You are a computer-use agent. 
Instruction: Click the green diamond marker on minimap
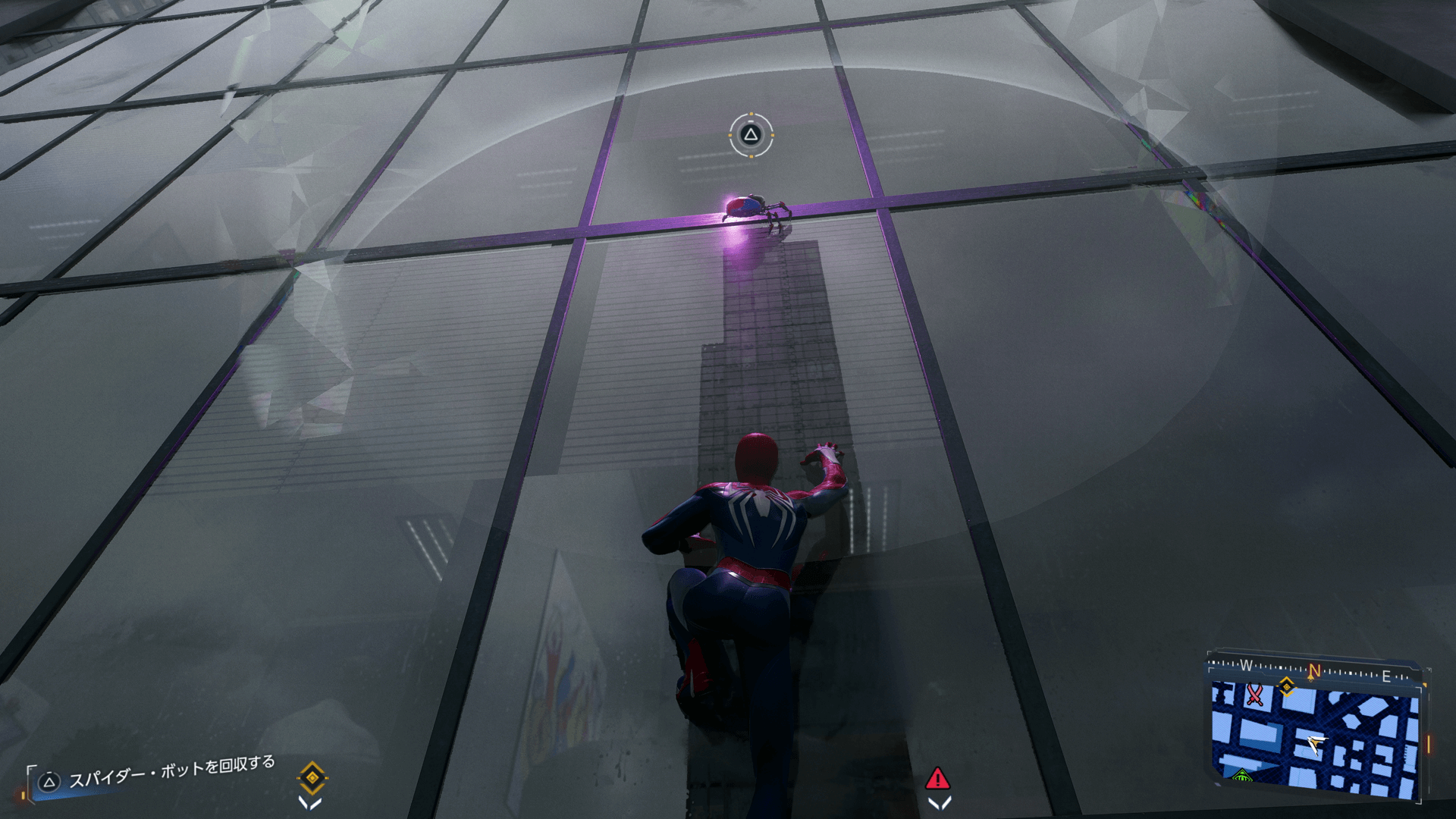pyautogui.click(x=1241, y=775)
